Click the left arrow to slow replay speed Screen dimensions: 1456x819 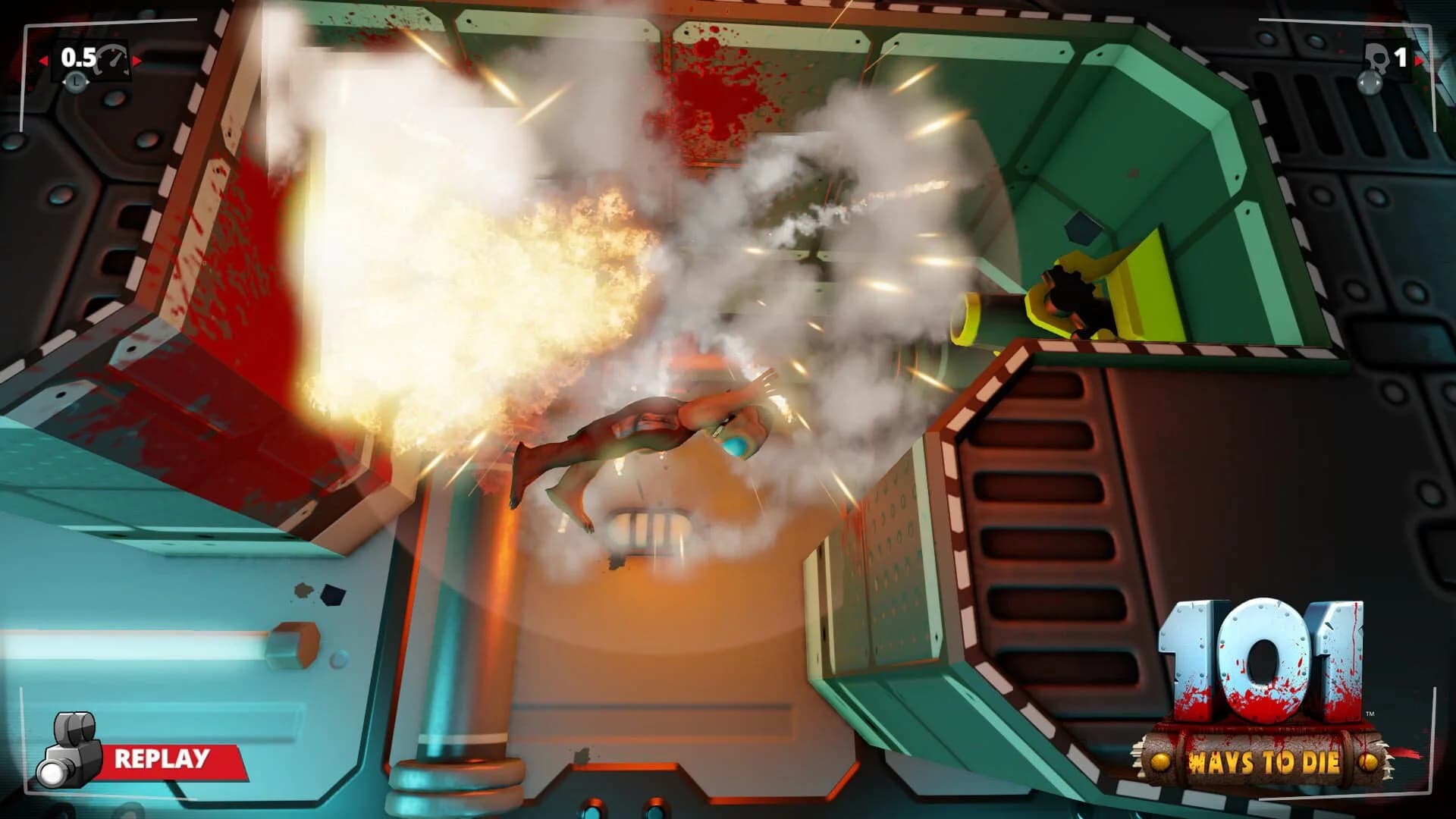[44, 60]
